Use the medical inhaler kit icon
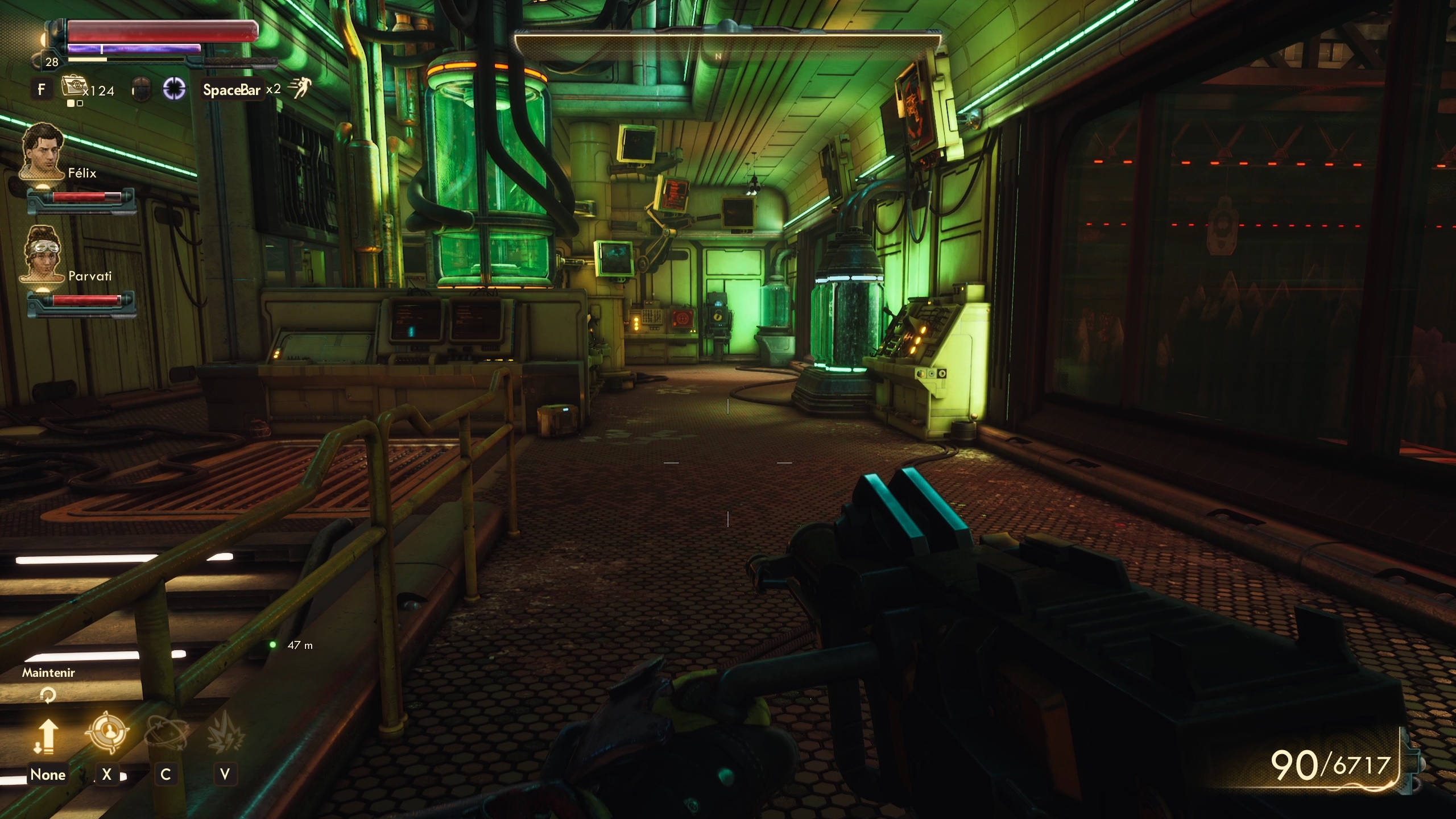1456x819 pixels. [x=72, y=87]
